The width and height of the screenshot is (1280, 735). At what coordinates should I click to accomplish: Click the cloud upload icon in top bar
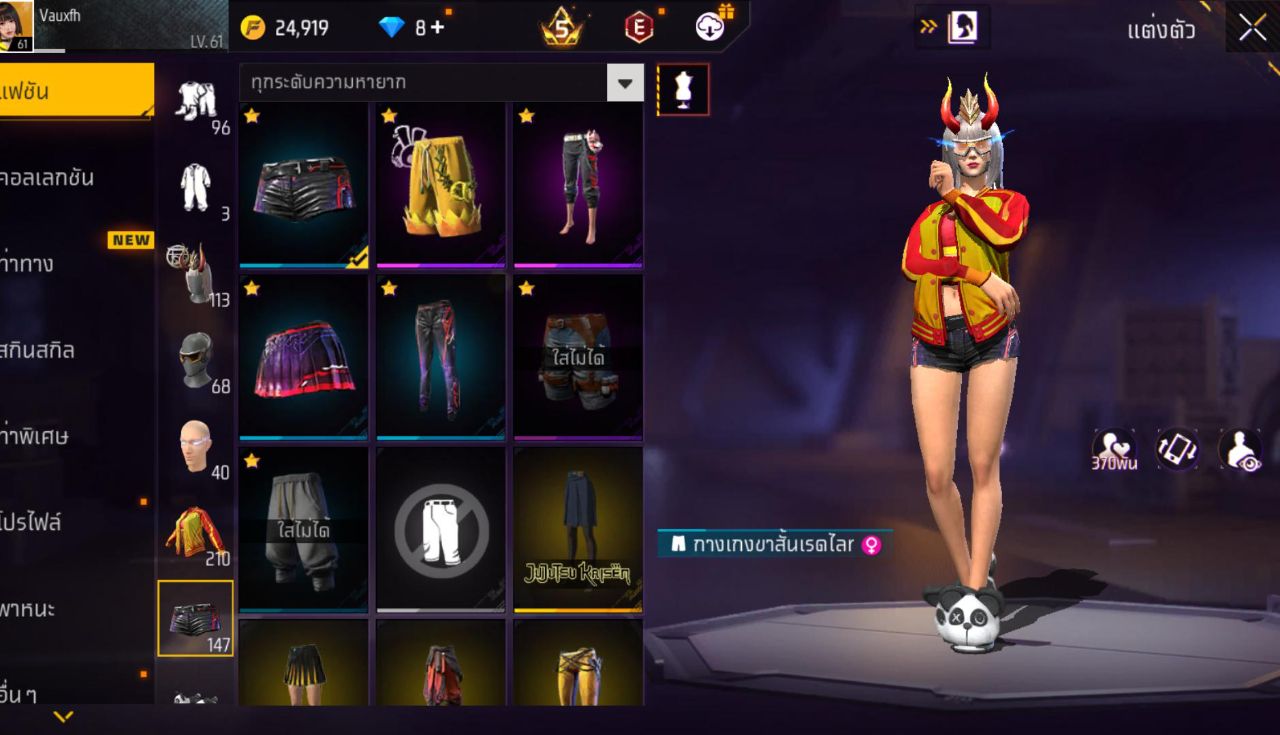click(712, 27)
